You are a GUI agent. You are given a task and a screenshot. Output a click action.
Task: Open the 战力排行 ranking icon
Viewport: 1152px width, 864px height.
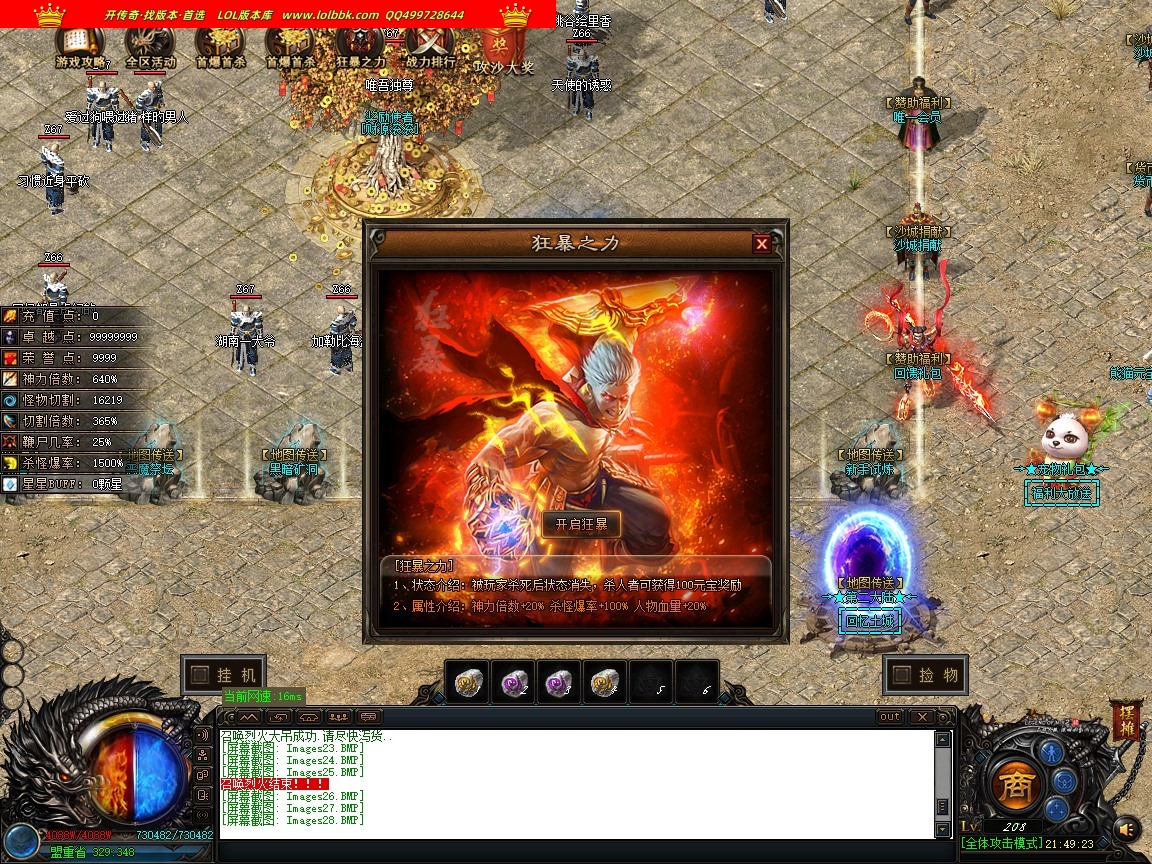tap(432, 46)
